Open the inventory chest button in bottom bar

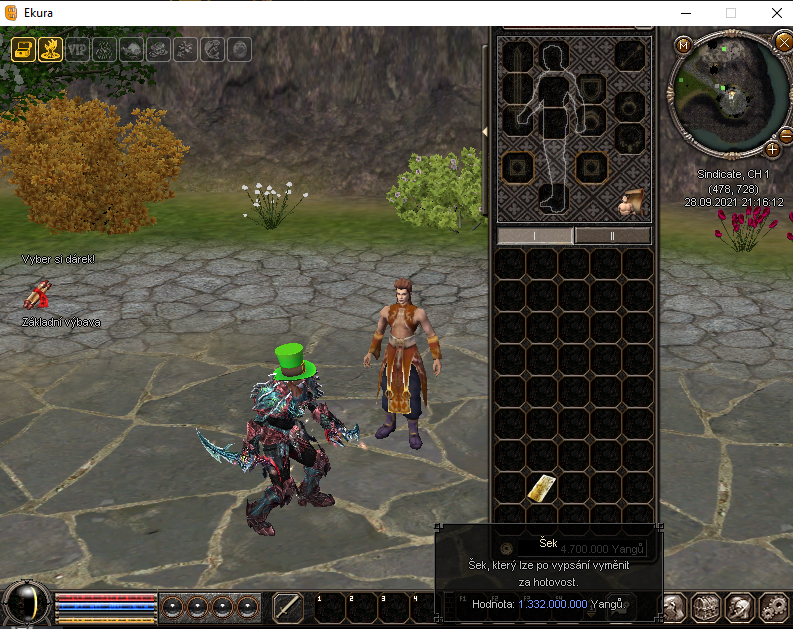point(707,606)
